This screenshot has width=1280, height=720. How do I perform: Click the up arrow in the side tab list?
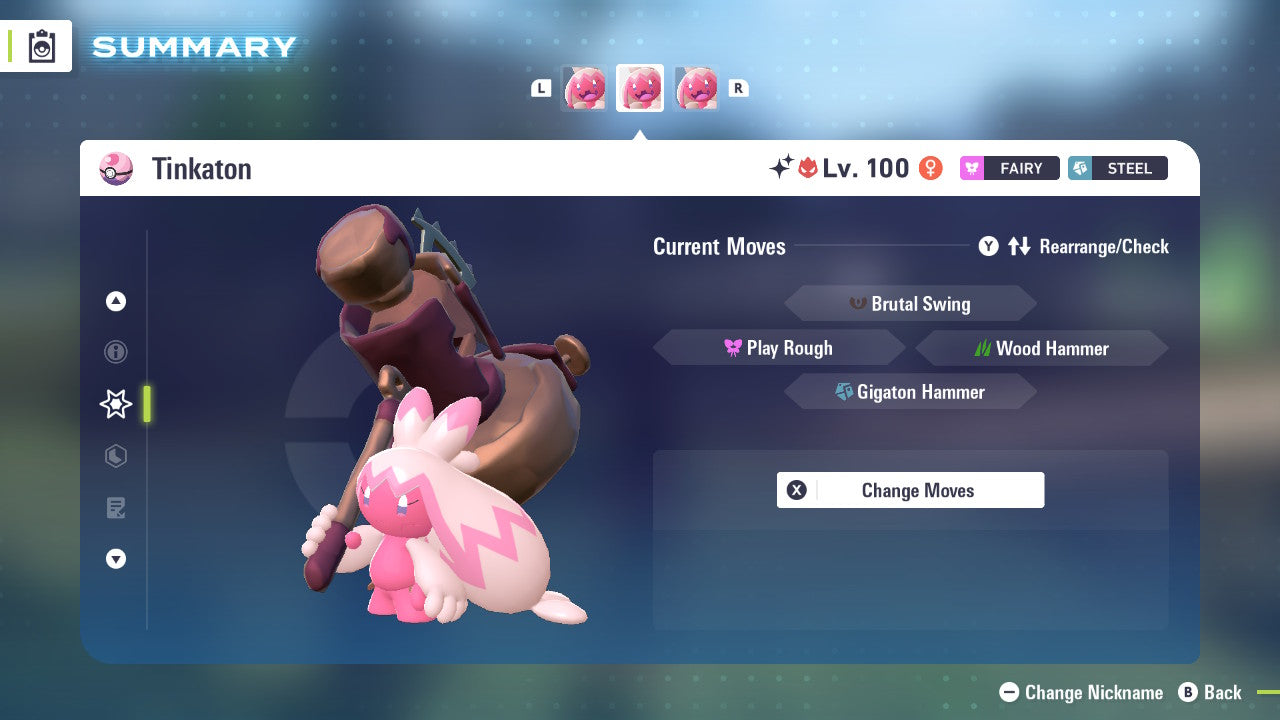point(116,301)
